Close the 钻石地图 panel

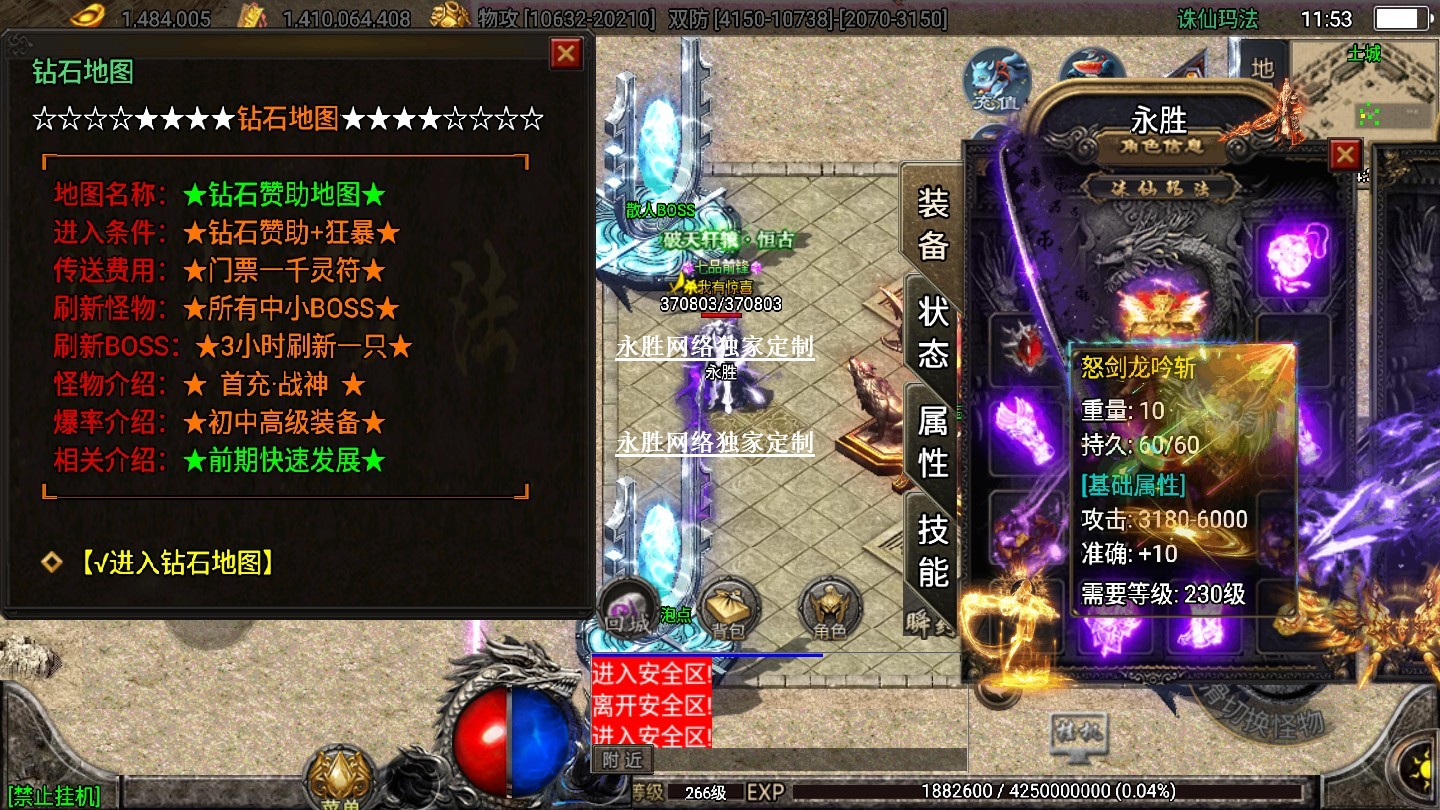point(566,53)
